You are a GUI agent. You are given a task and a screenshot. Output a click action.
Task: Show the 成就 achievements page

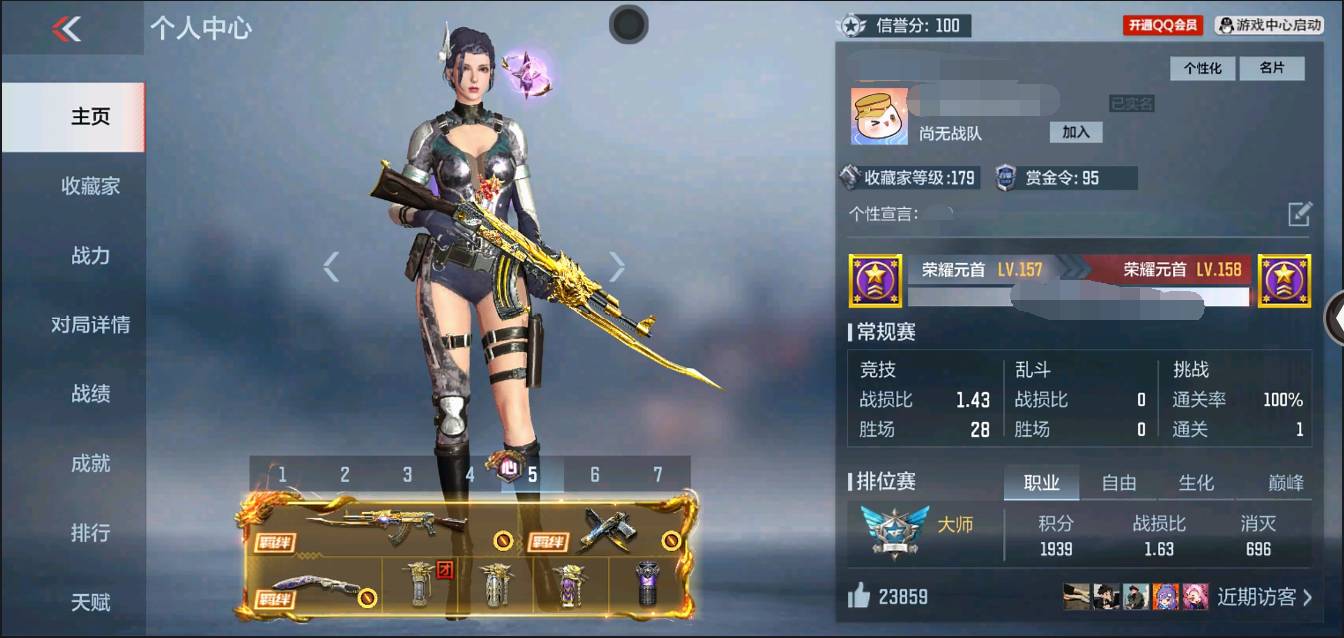pos(90,464)
